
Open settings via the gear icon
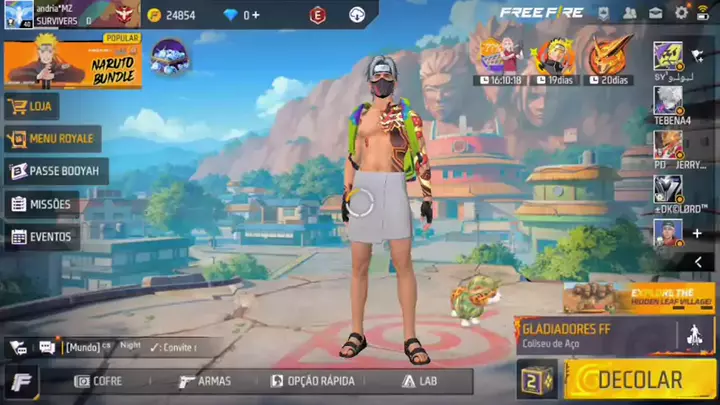[x=681, y=13]
